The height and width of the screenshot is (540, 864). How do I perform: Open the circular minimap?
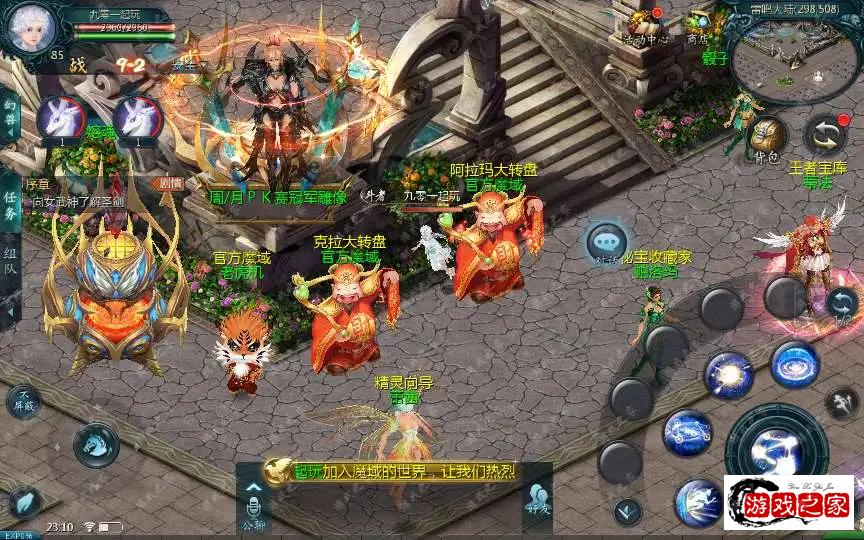tap(792, 58)
